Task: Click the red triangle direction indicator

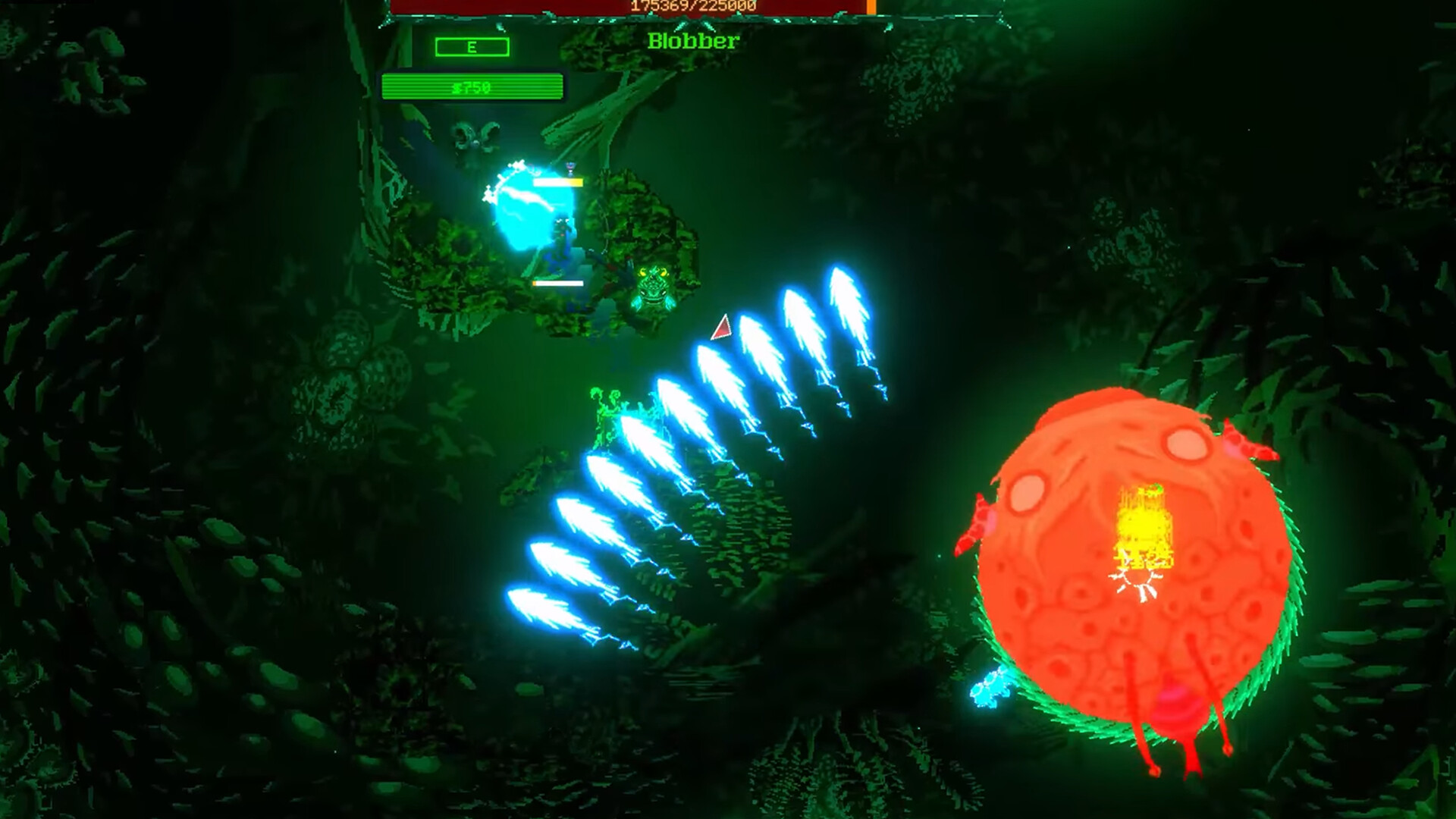Action: pos(720,328)
